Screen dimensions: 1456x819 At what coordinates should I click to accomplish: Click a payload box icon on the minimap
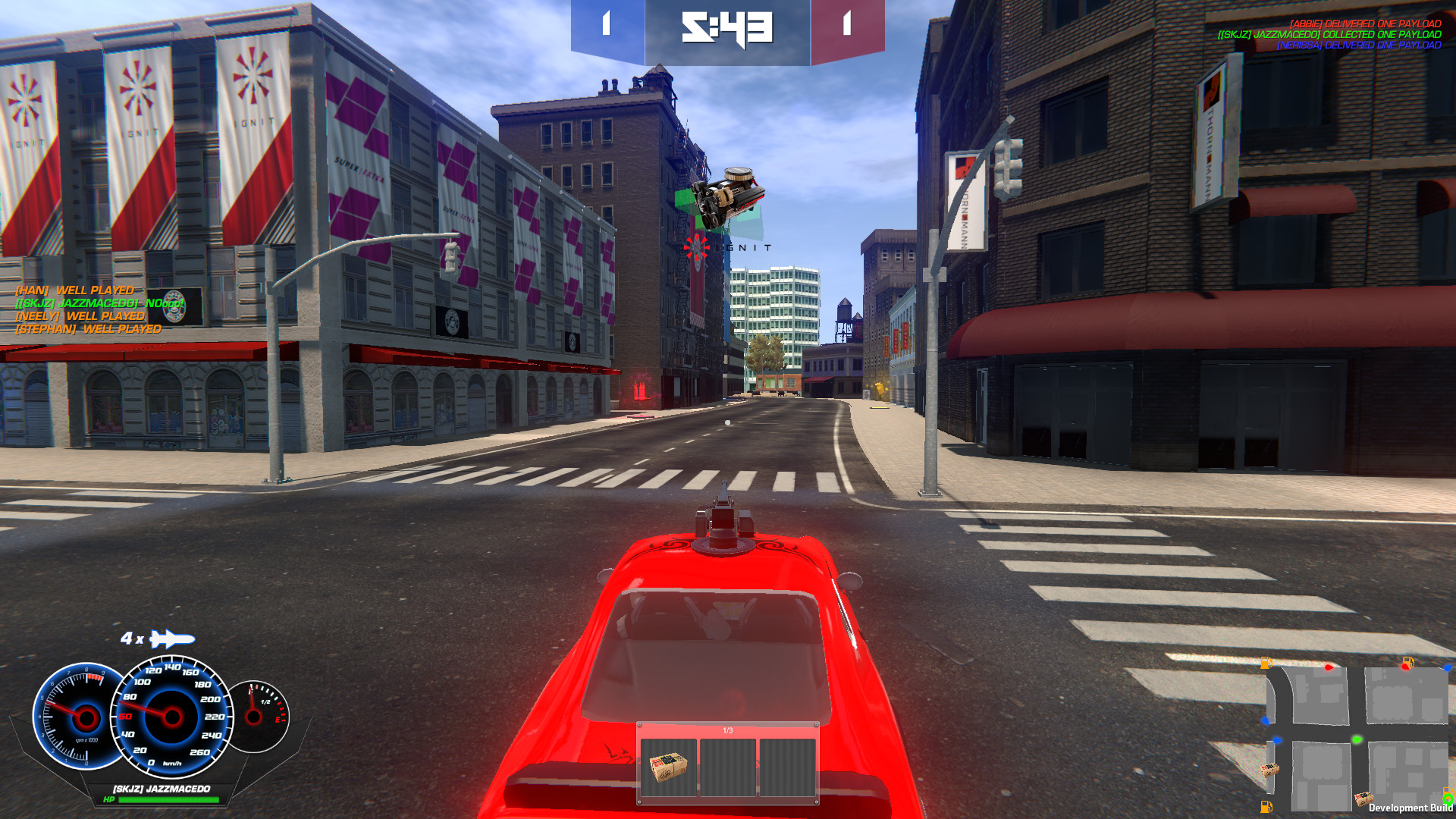1270,770
